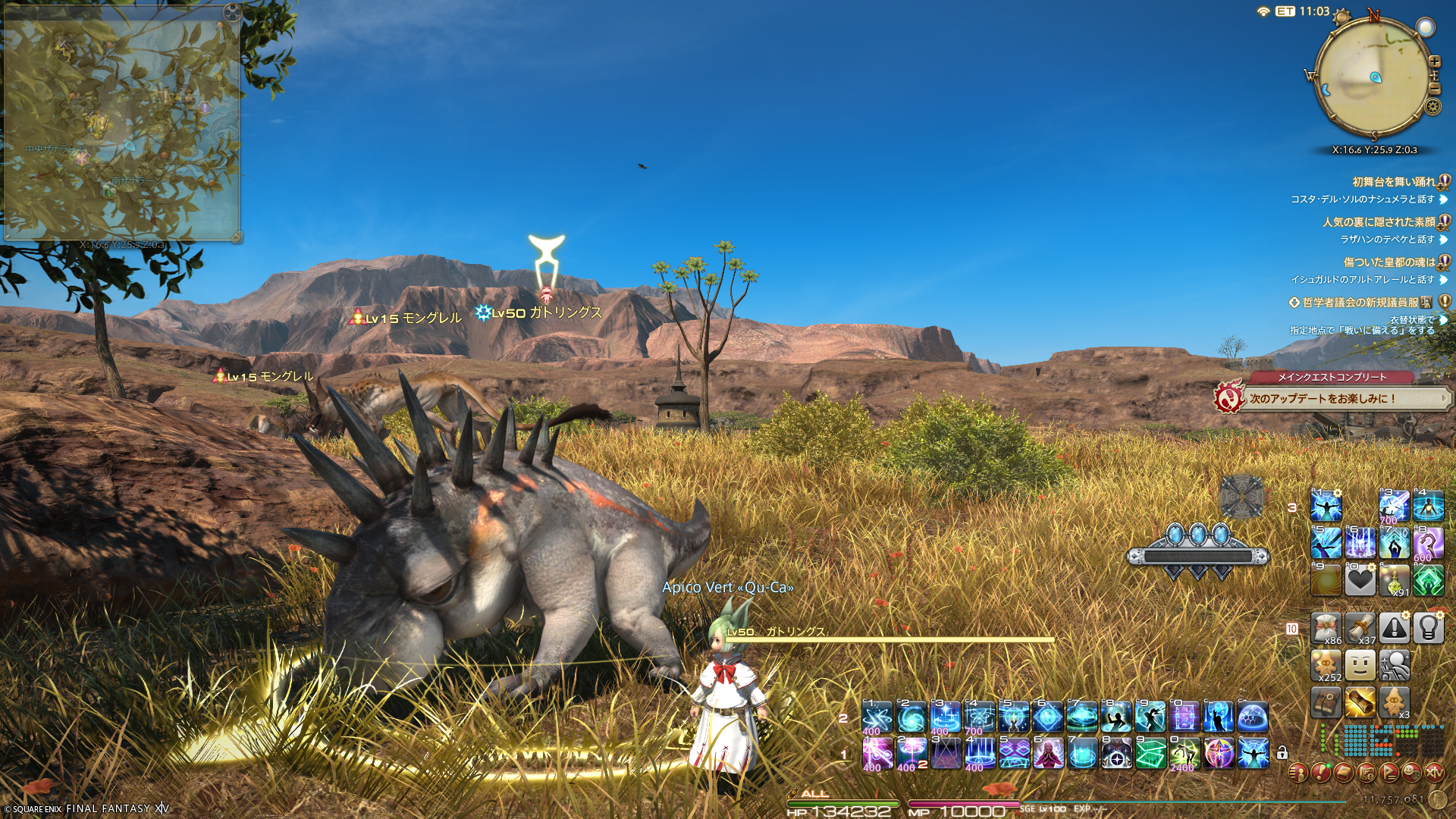Image resolution: width=1456 pixels, height=819 pixels.
Task: Select the 傷ついた皇都の魂は quest entry
Action: pos(1389,262)
